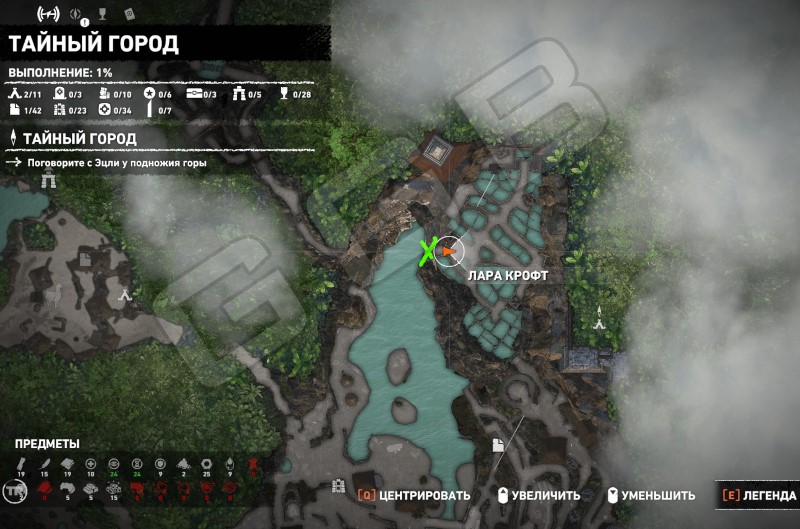Screen dimensions: 800x529
Task: Switch to the card-shaped artifacts tab
Action: (x=131, y=14)
